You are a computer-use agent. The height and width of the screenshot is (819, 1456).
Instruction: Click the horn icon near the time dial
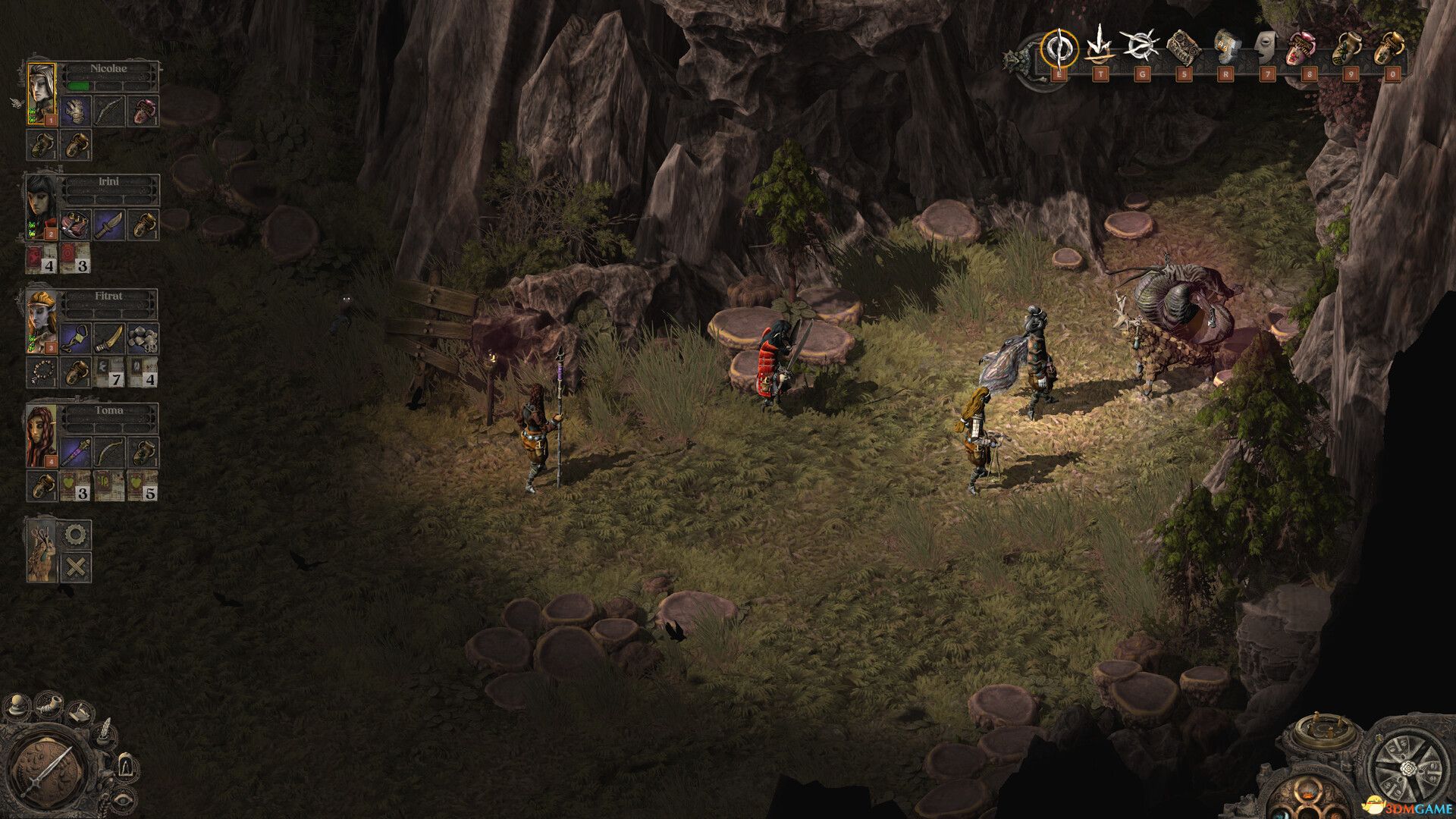48,706
